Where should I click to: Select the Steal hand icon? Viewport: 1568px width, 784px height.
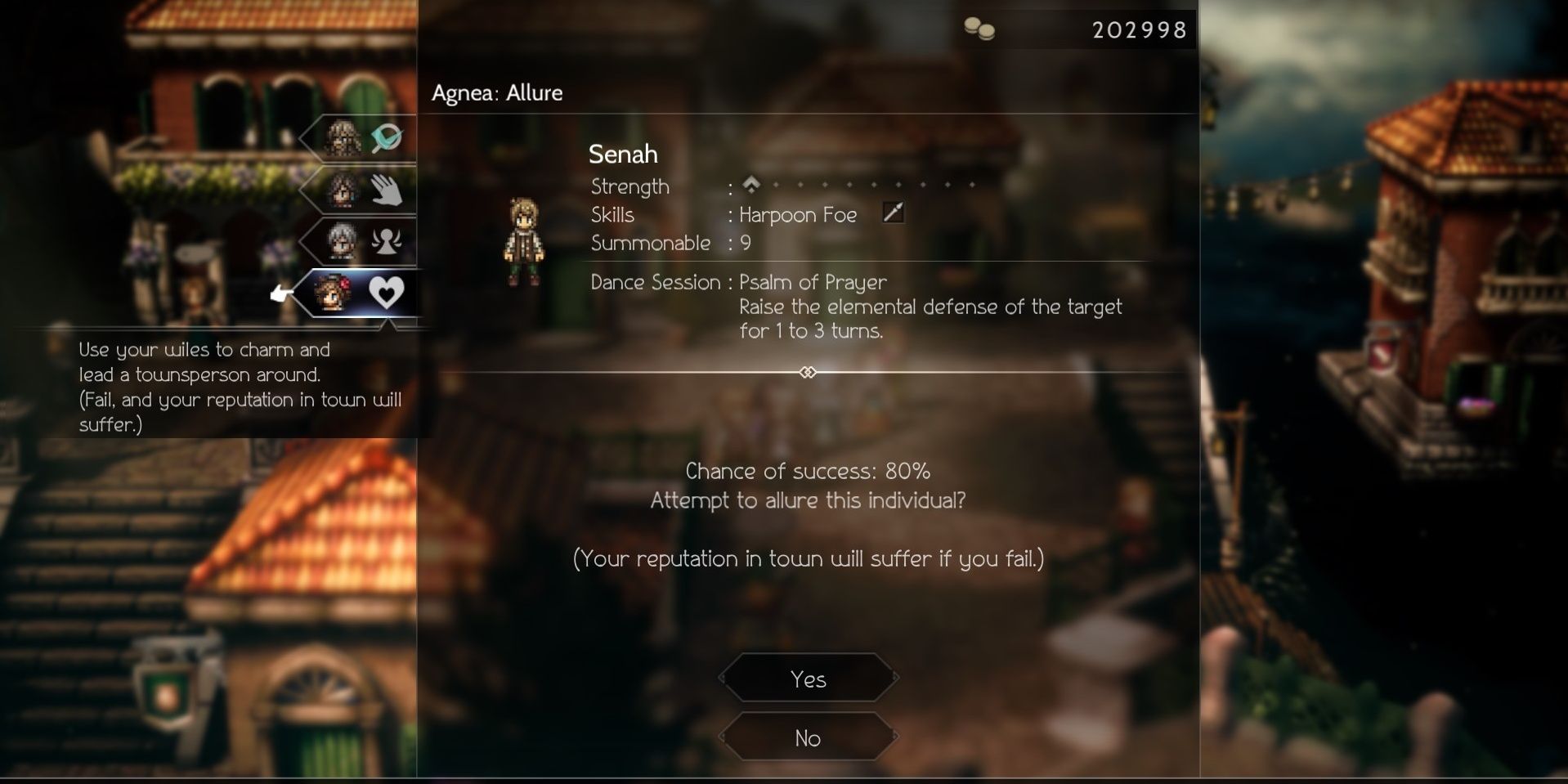click(386, 190)
